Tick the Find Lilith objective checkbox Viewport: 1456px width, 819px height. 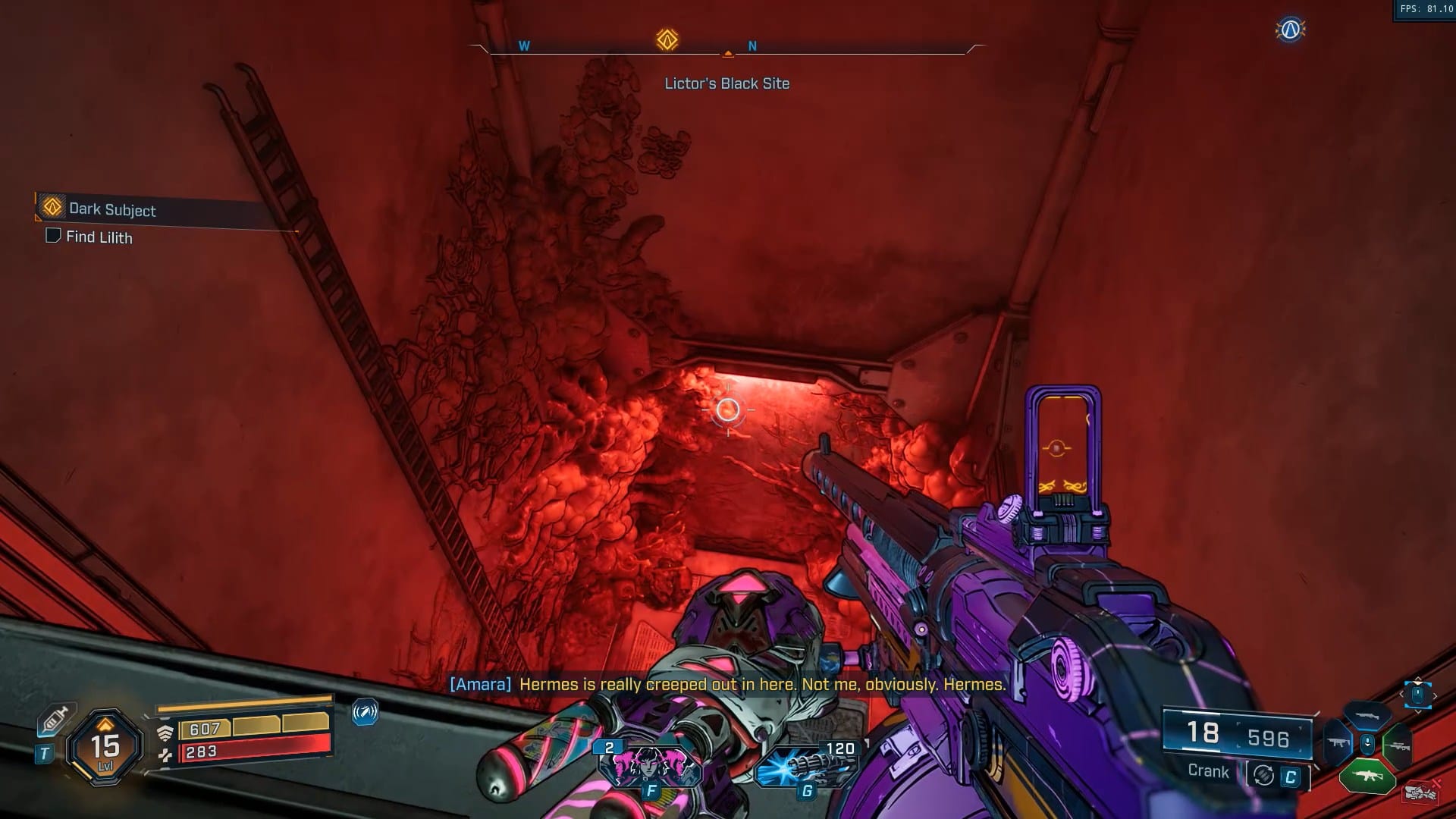point(53,236)
